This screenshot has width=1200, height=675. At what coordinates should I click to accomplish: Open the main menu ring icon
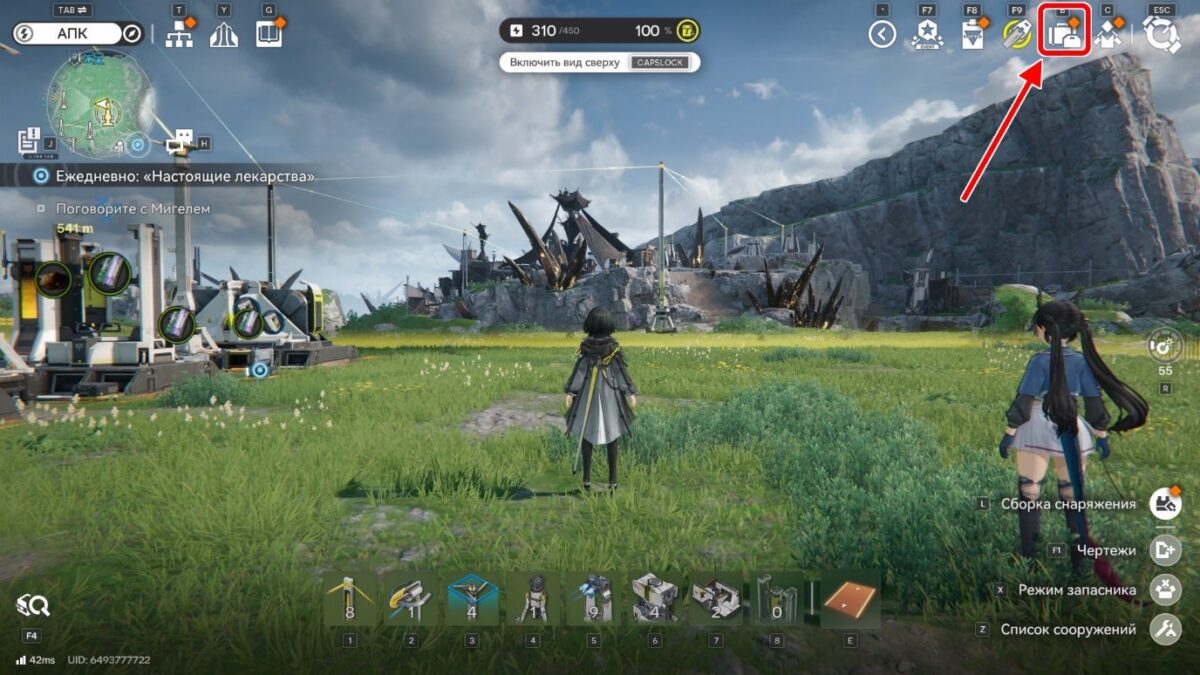(1161, 35)
